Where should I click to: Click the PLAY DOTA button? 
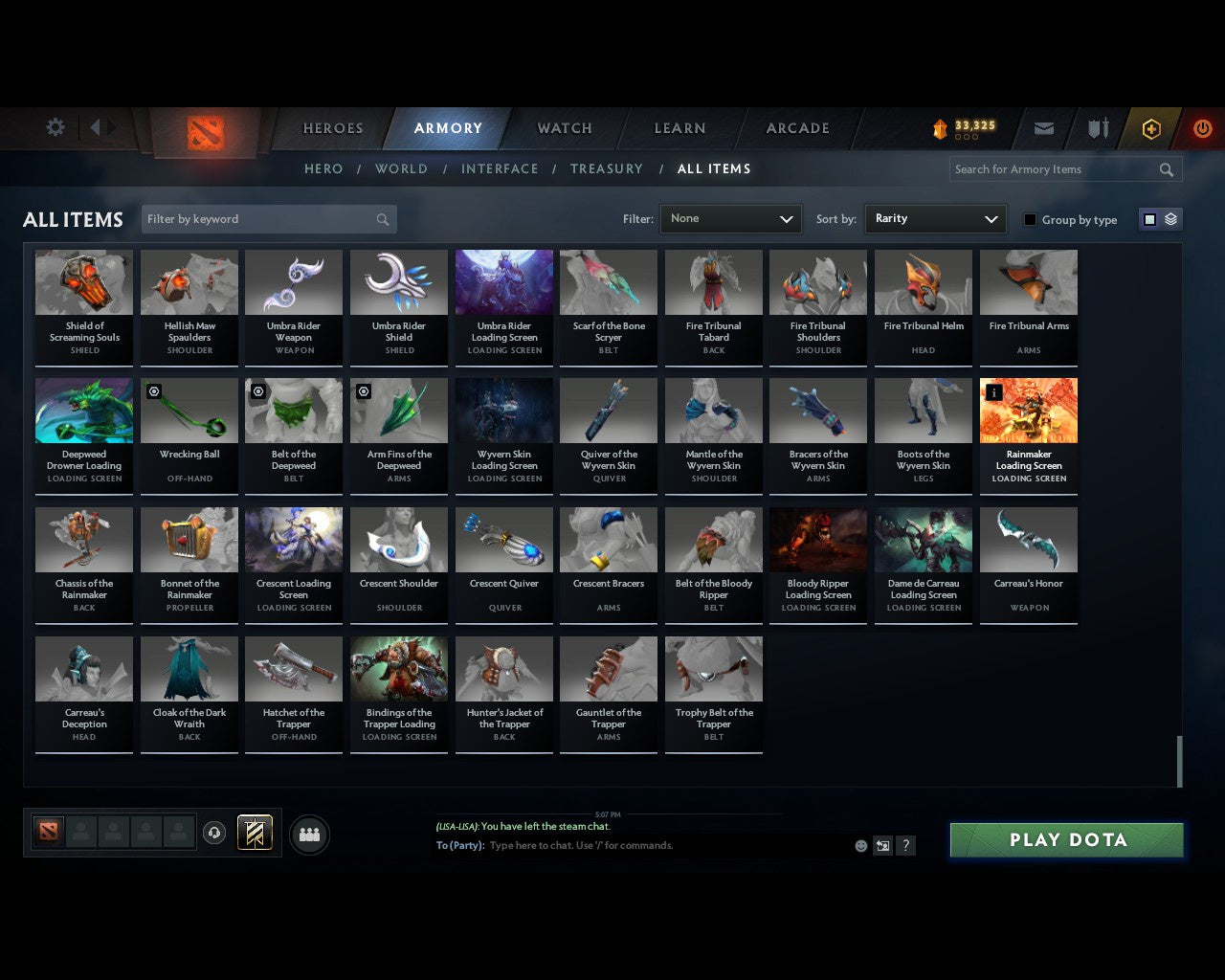coord(1066,839)
